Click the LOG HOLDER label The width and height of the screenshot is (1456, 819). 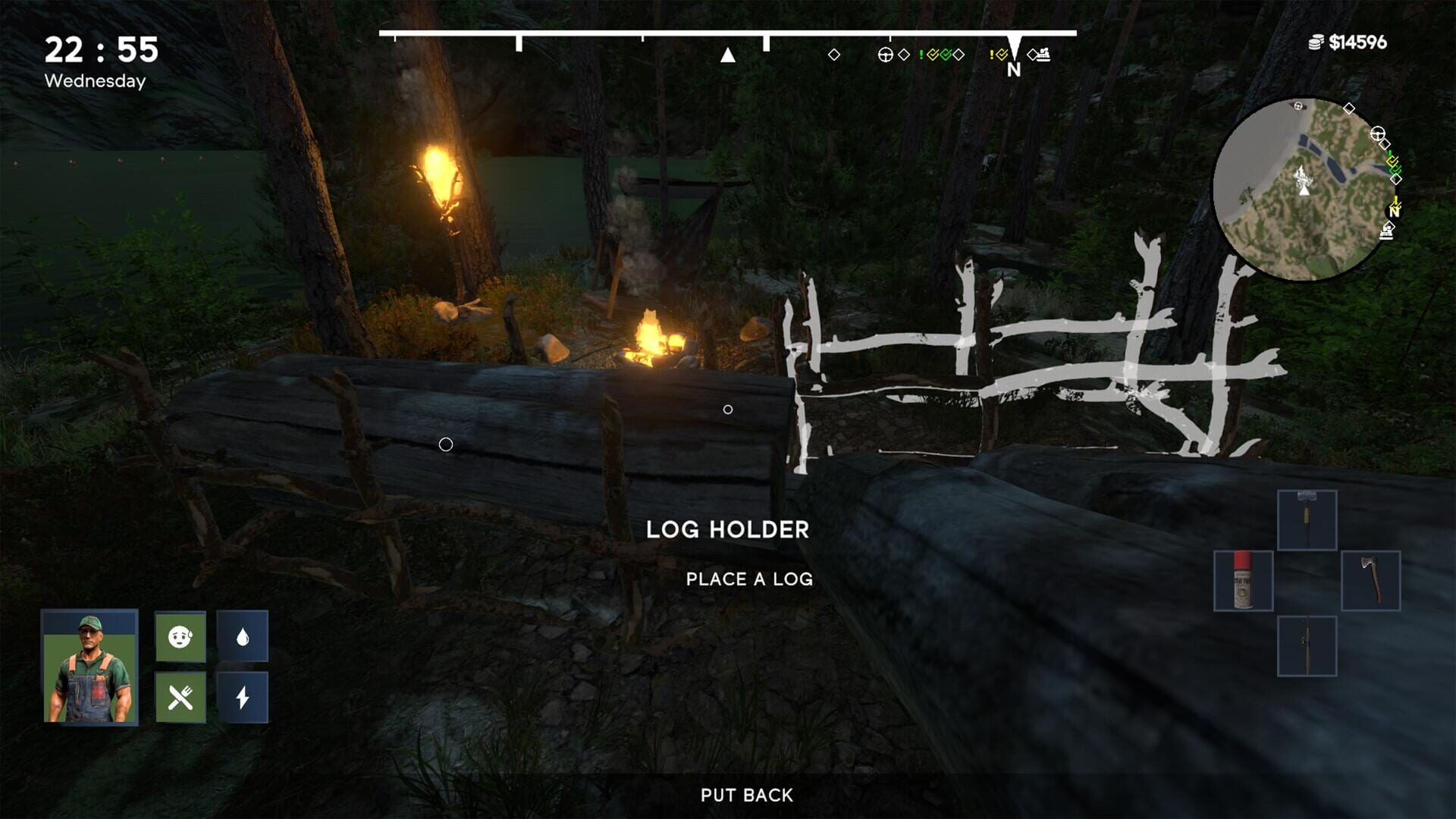tap(728, 529)
